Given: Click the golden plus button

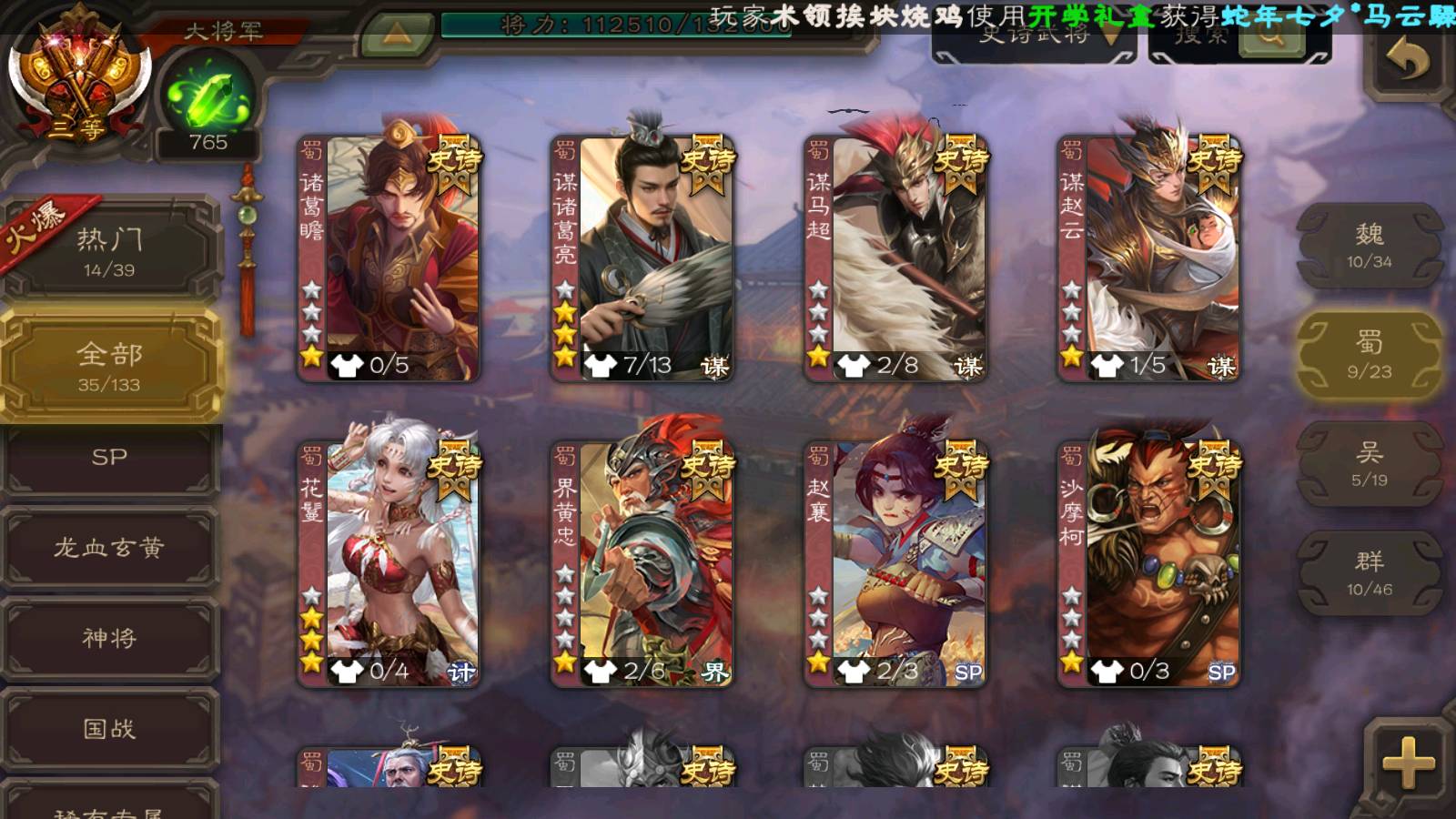Looking at the screenshot, I should click(x=1407, y=763).
